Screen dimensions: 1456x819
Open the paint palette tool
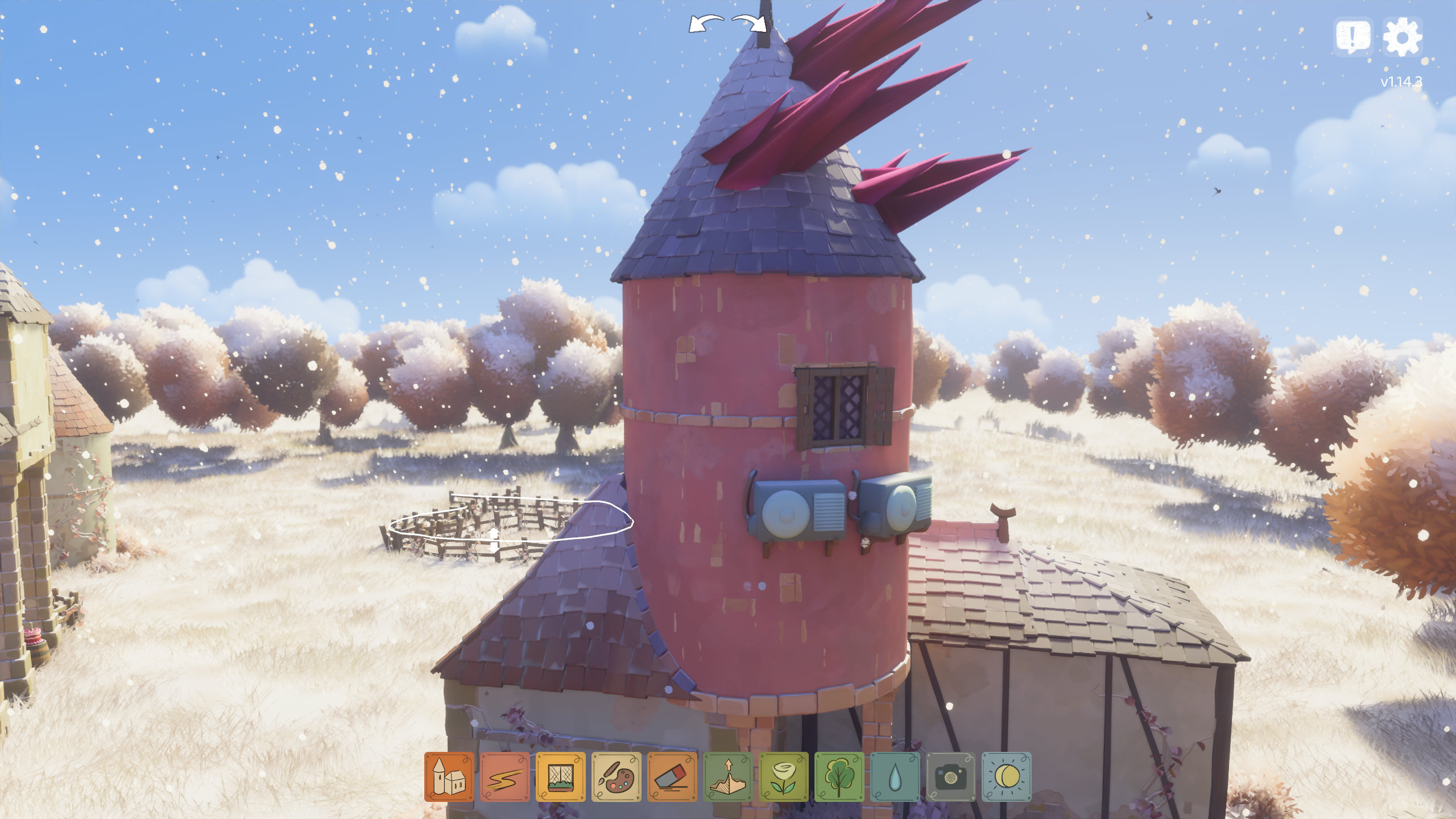pyautogui.click(x=617, y=777)
